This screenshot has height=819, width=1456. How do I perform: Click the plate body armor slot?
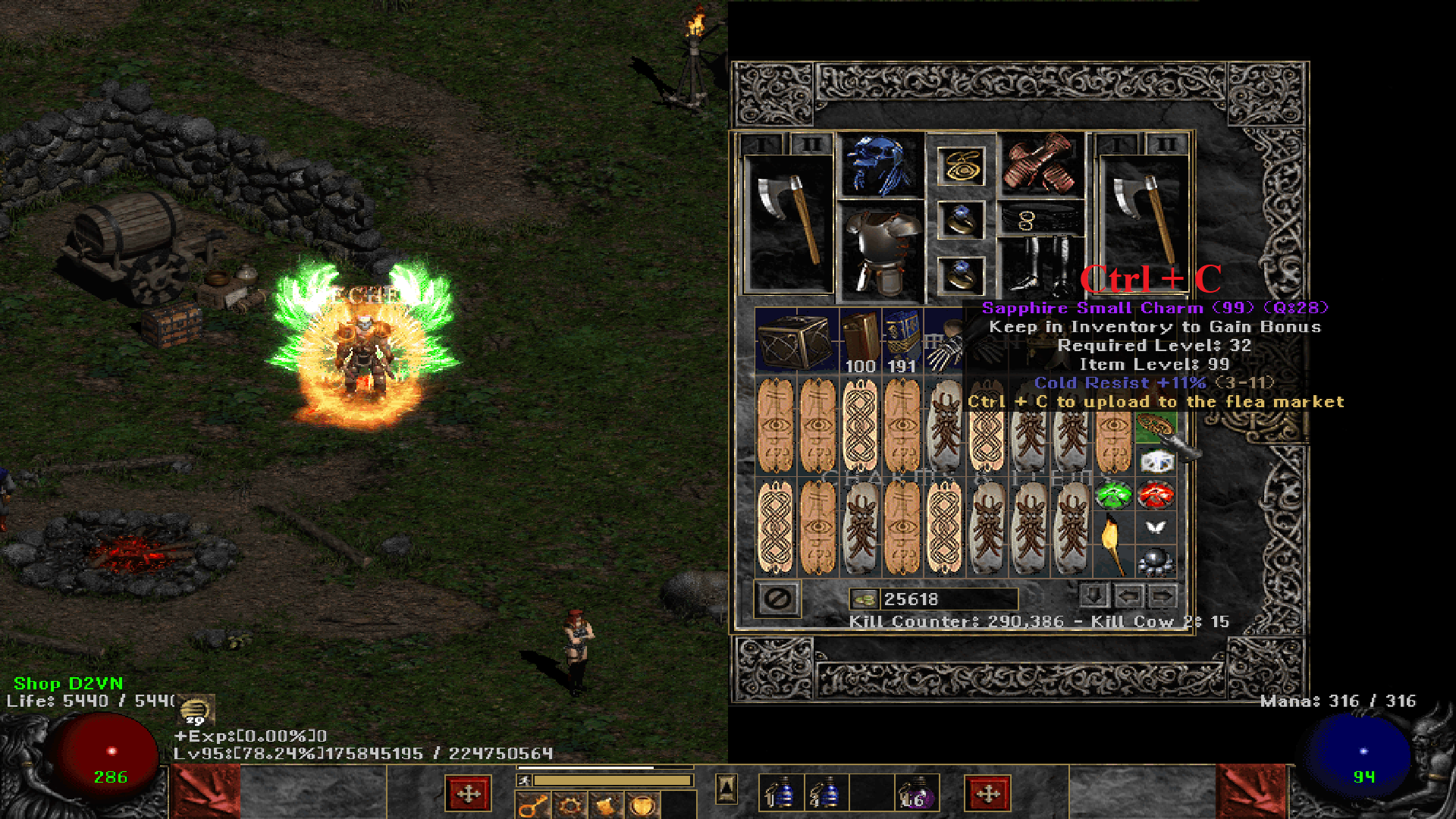click(x=880, y=251)
